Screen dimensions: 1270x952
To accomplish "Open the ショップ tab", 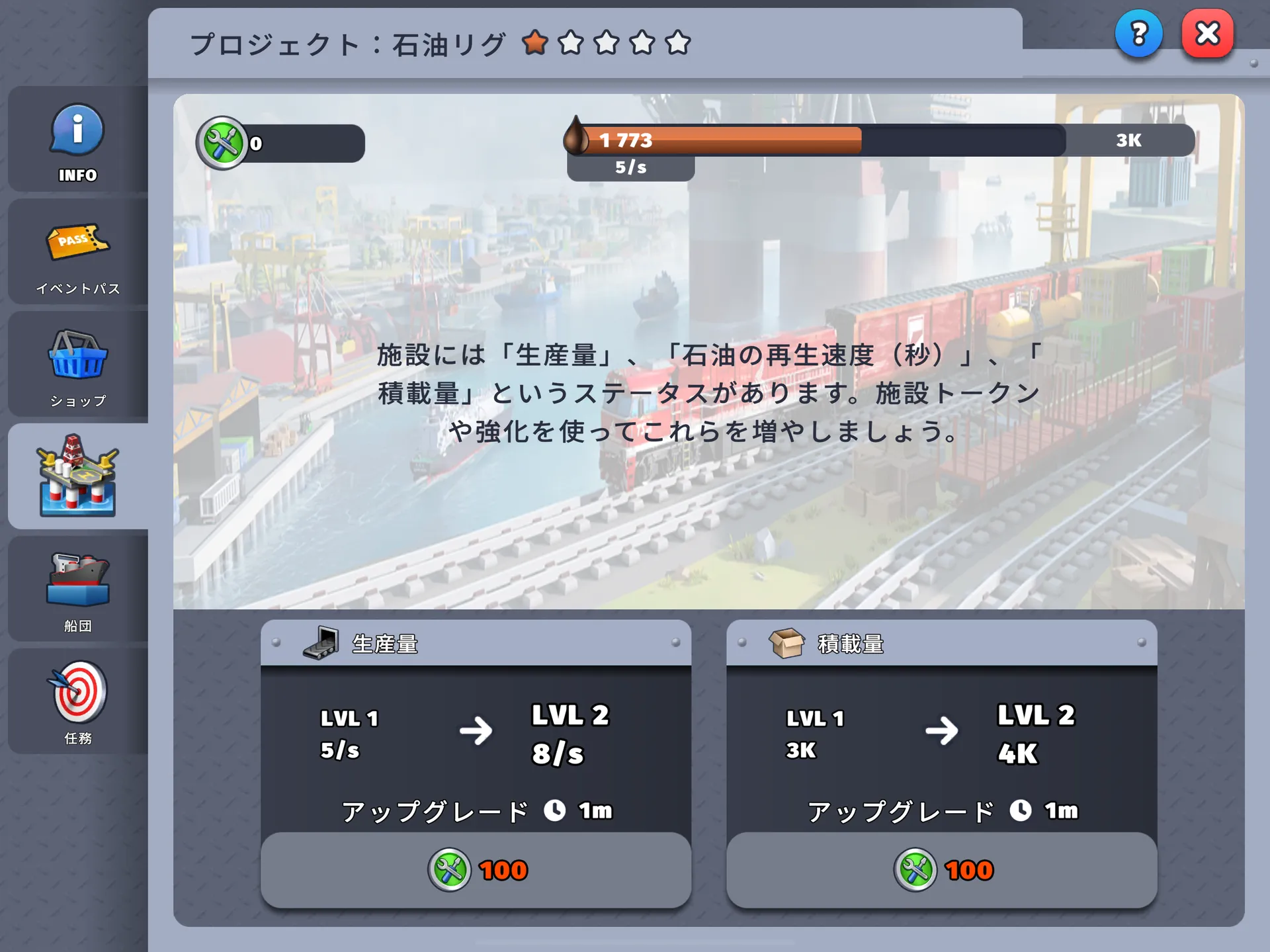I will [78, 366].
